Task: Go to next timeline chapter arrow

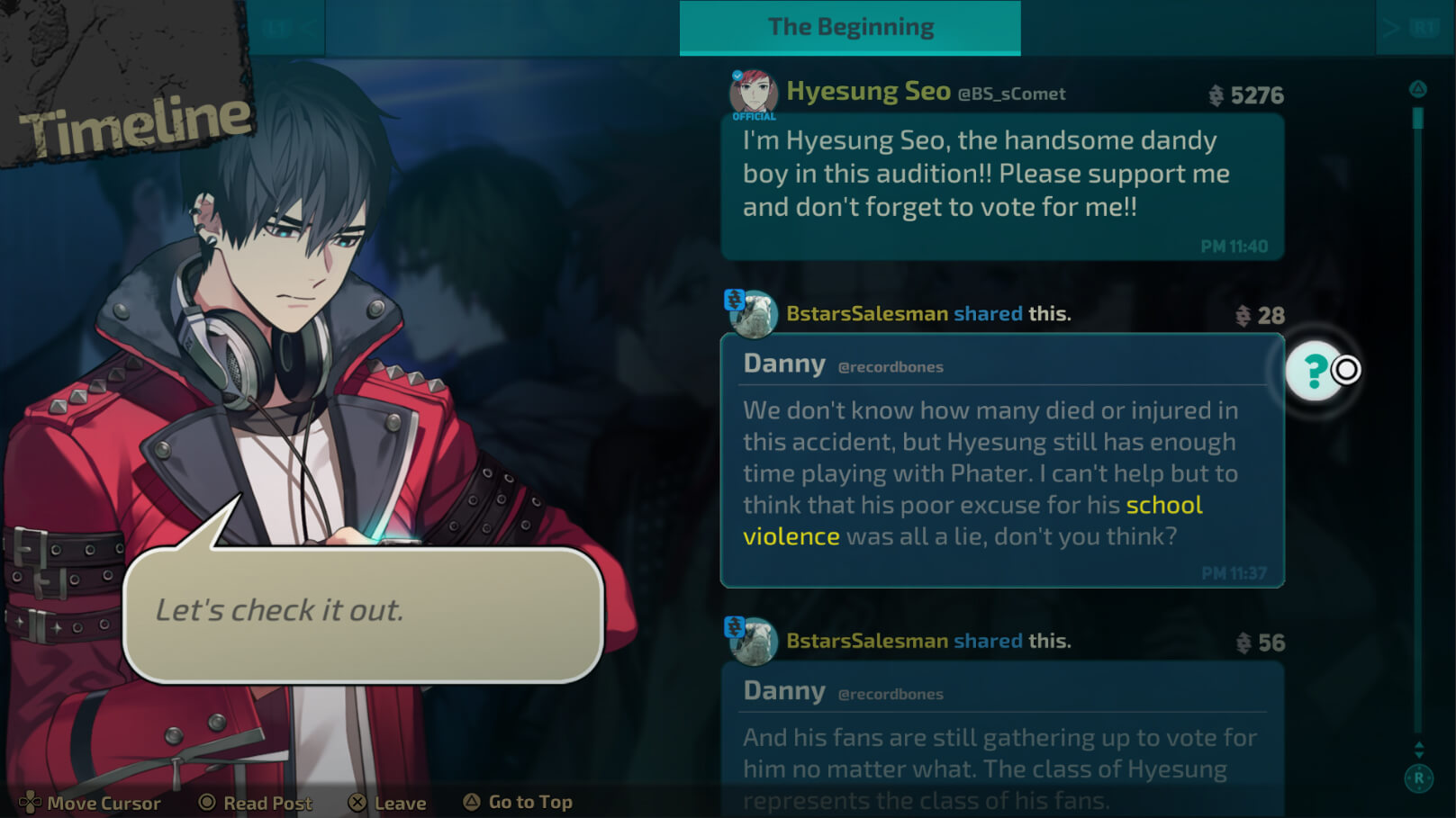Action: tap(1412, 29)
